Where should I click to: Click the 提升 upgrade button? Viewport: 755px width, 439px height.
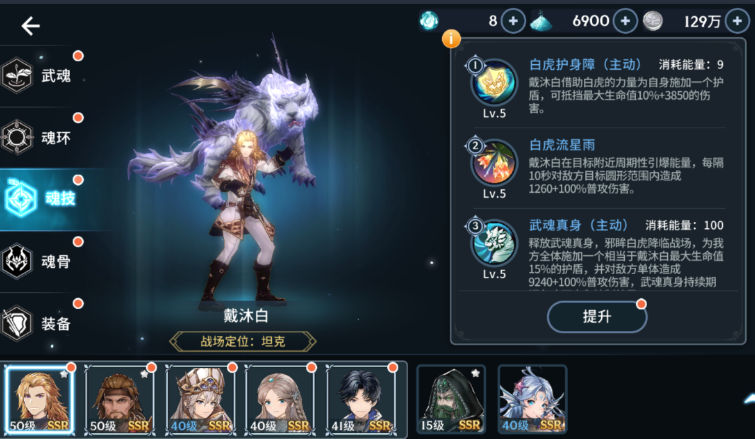pos(596,316)
